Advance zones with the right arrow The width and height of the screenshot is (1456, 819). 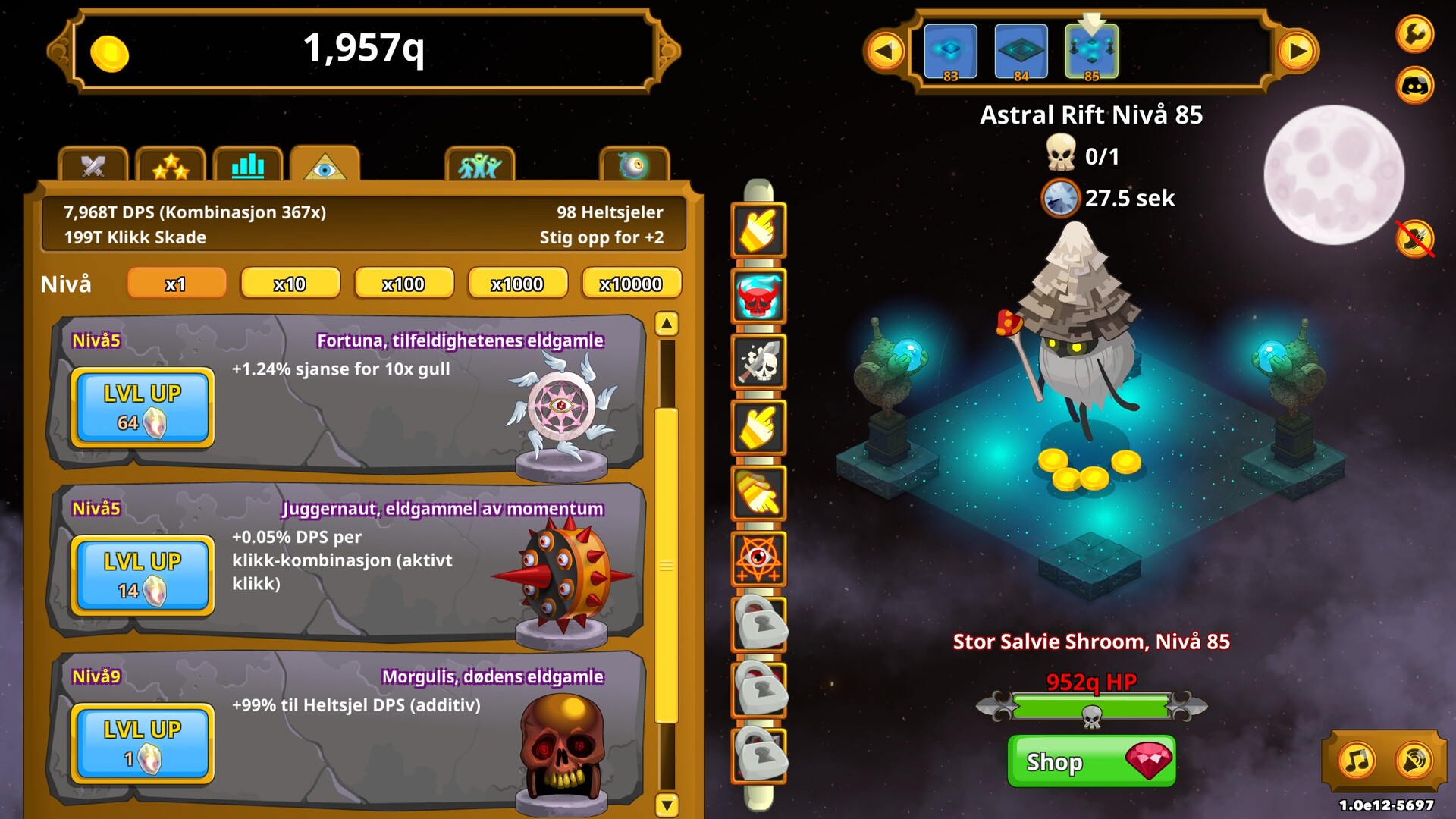[1298, 52]
